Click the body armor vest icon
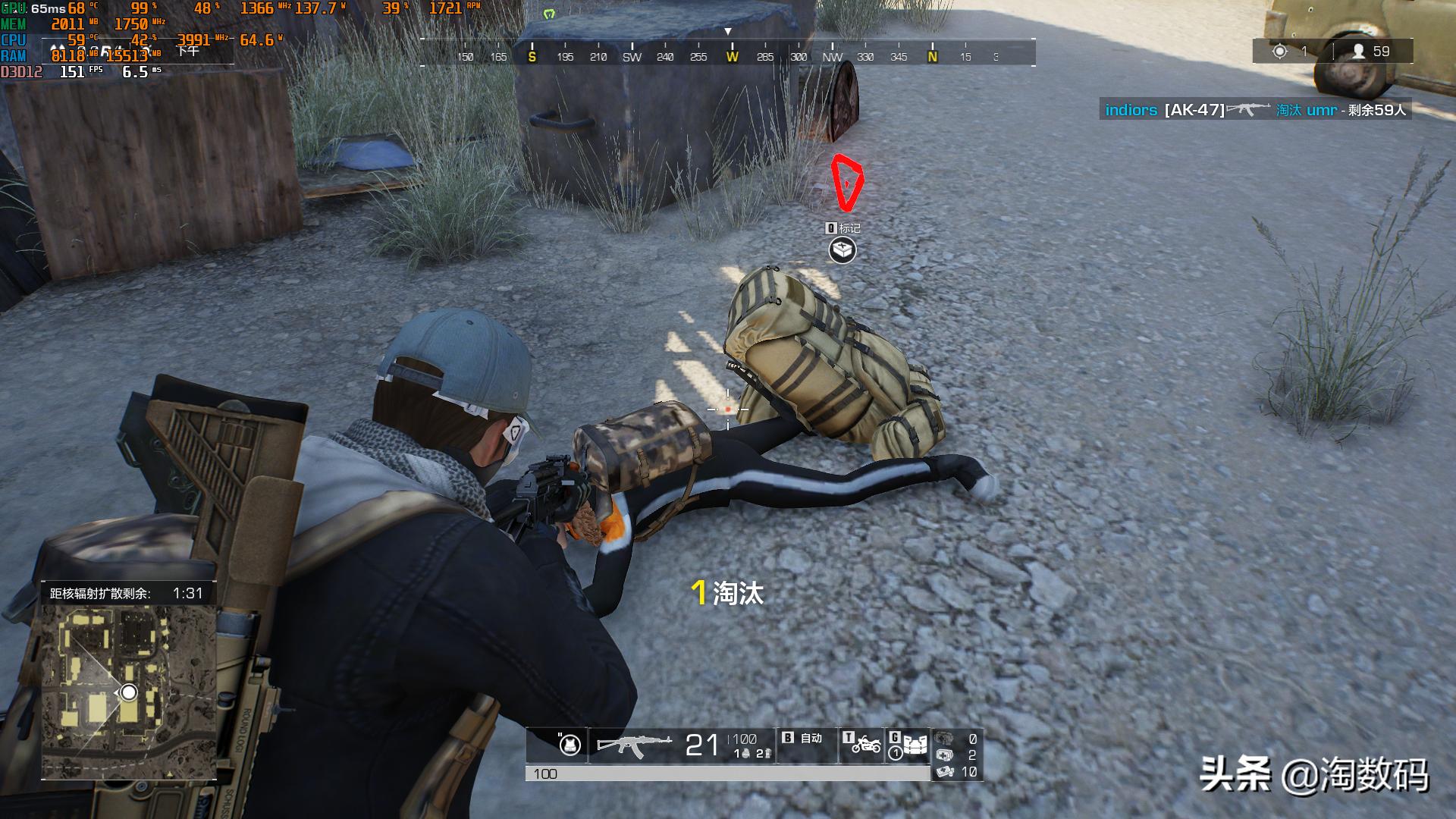This screenshot has height=819, width=1456. coord(570,745)
